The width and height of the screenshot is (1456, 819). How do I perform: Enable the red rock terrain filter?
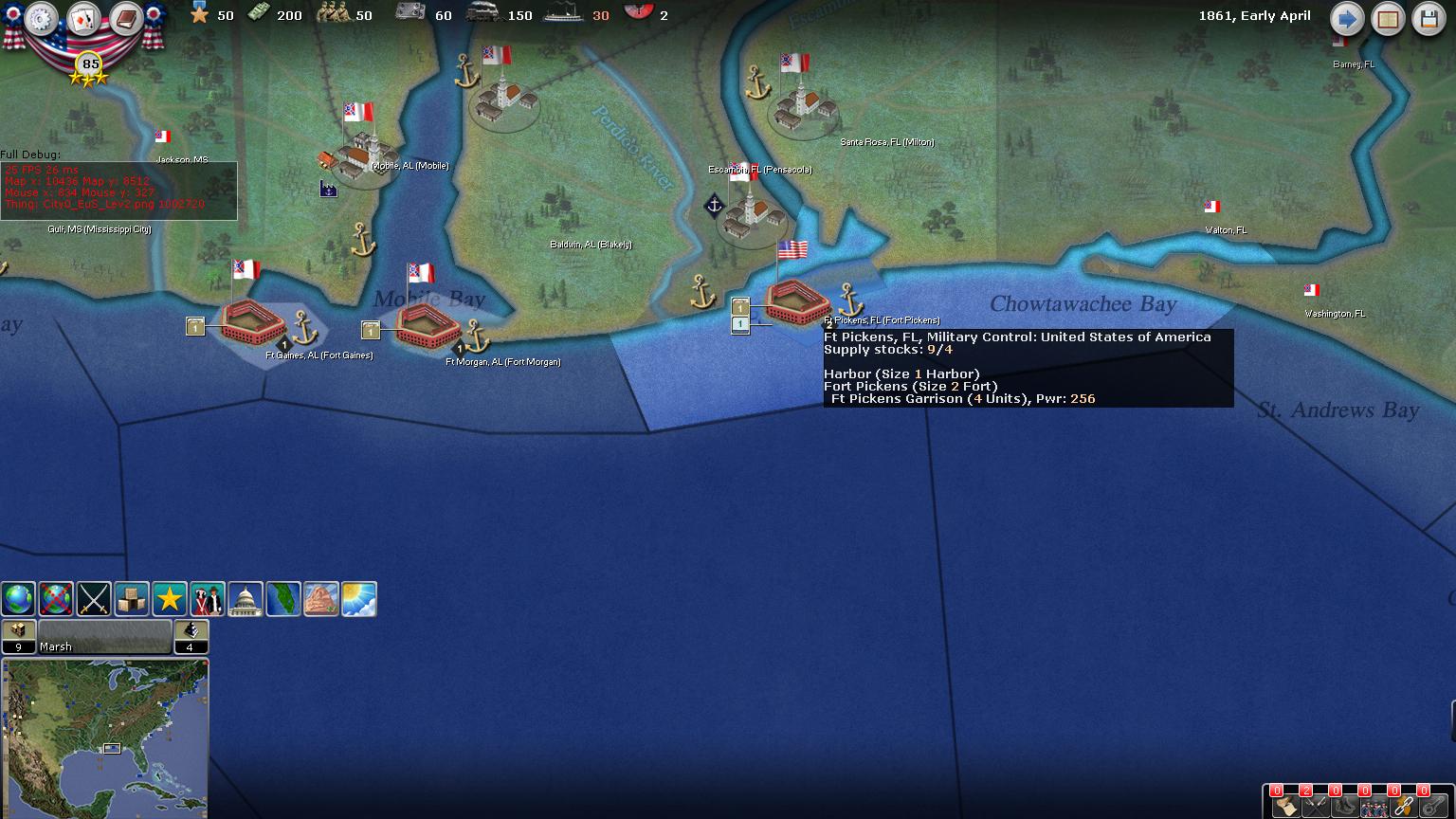pos(321,599)
